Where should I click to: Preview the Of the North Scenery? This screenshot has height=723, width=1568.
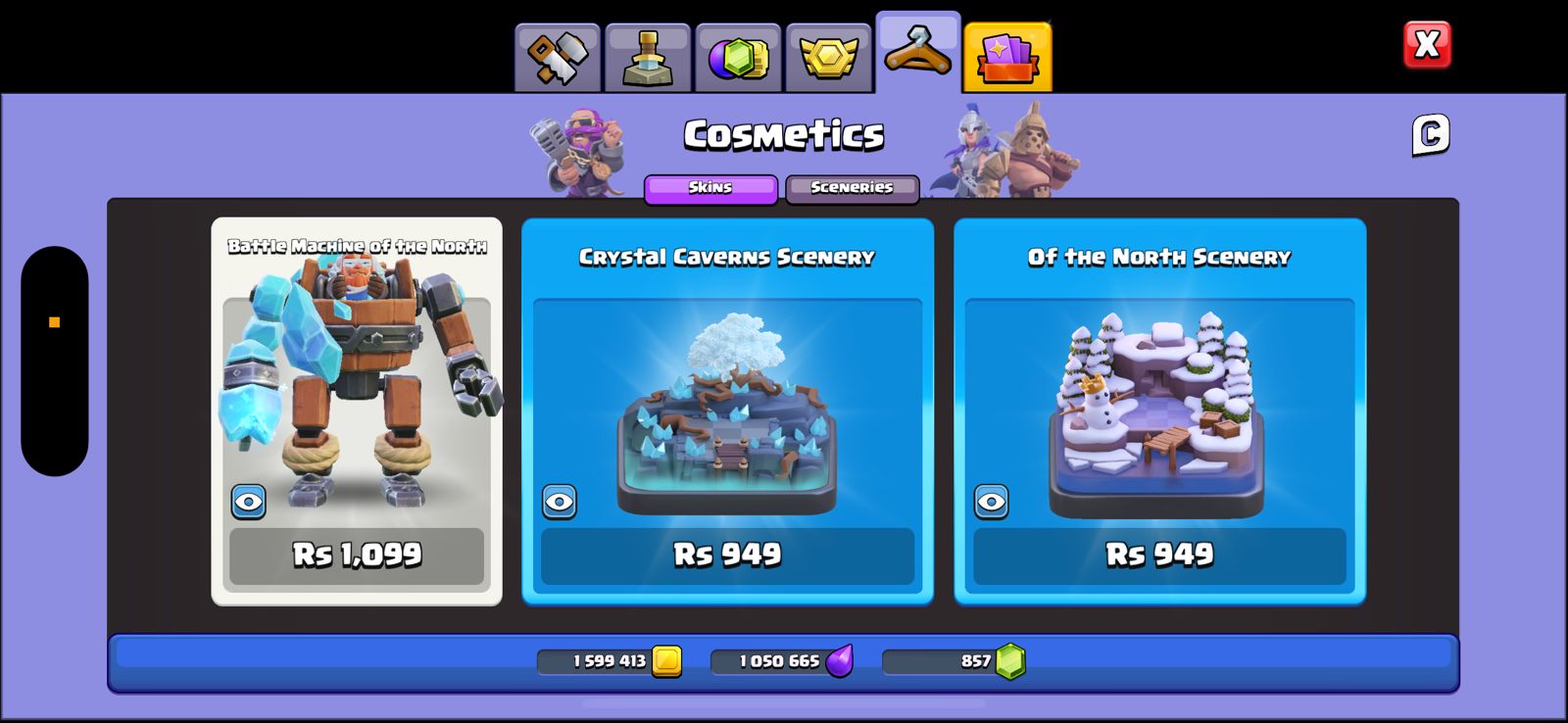coord(992,503)
